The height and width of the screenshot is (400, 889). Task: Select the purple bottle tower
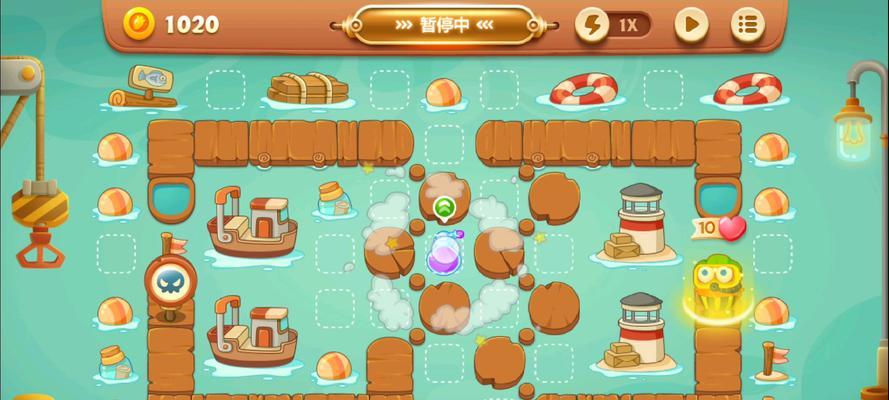point(444,254)
